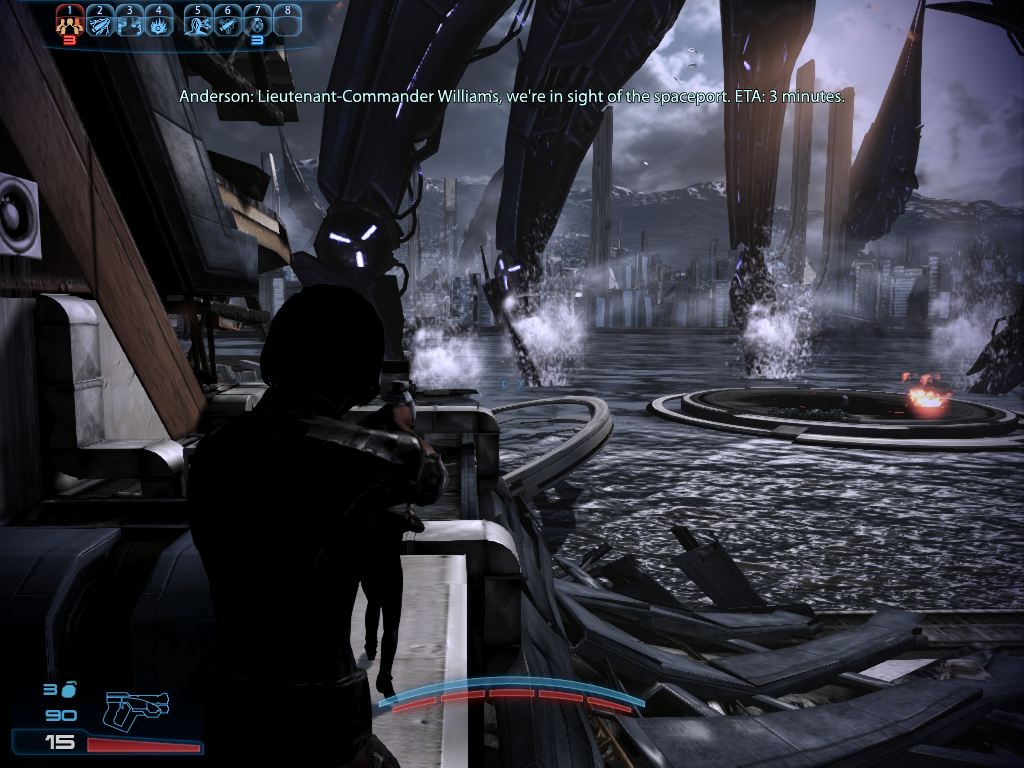Trigger the power in quick slot 3
This screenshot has height=768, width=1024.
click(x=130, y=21)
